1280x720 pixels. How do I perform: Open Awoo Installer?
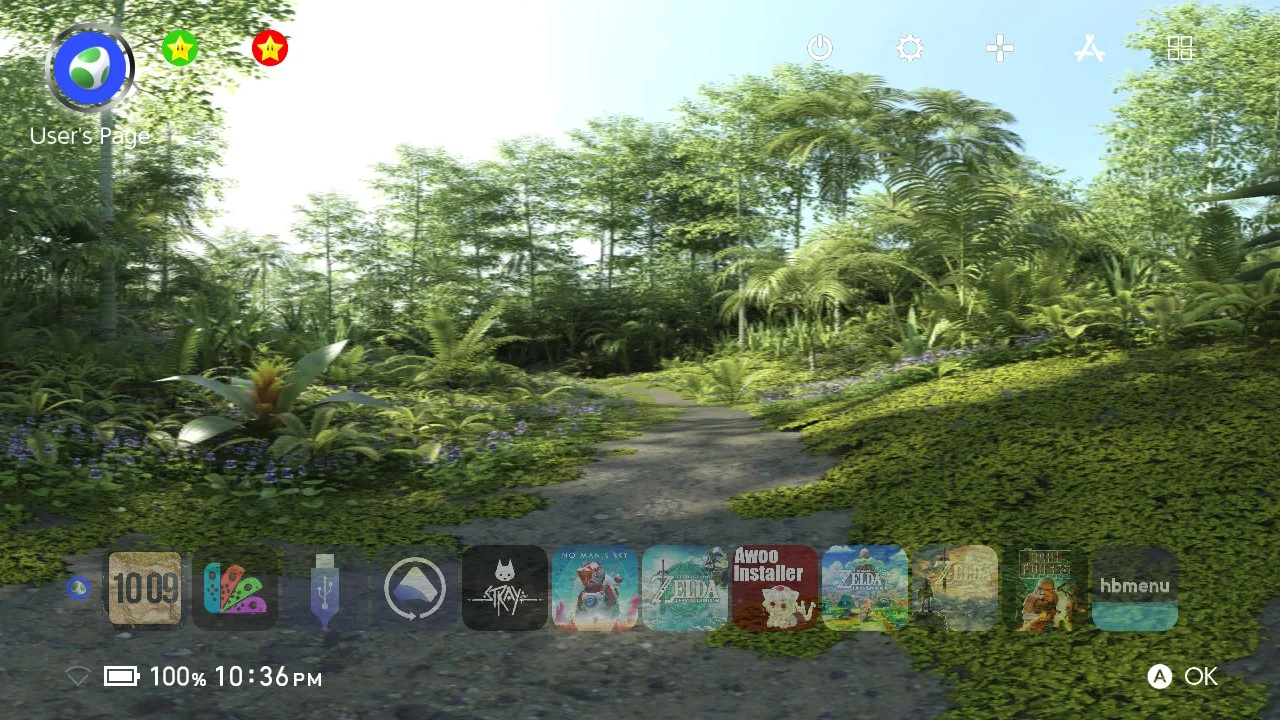[x=775, y=588]
